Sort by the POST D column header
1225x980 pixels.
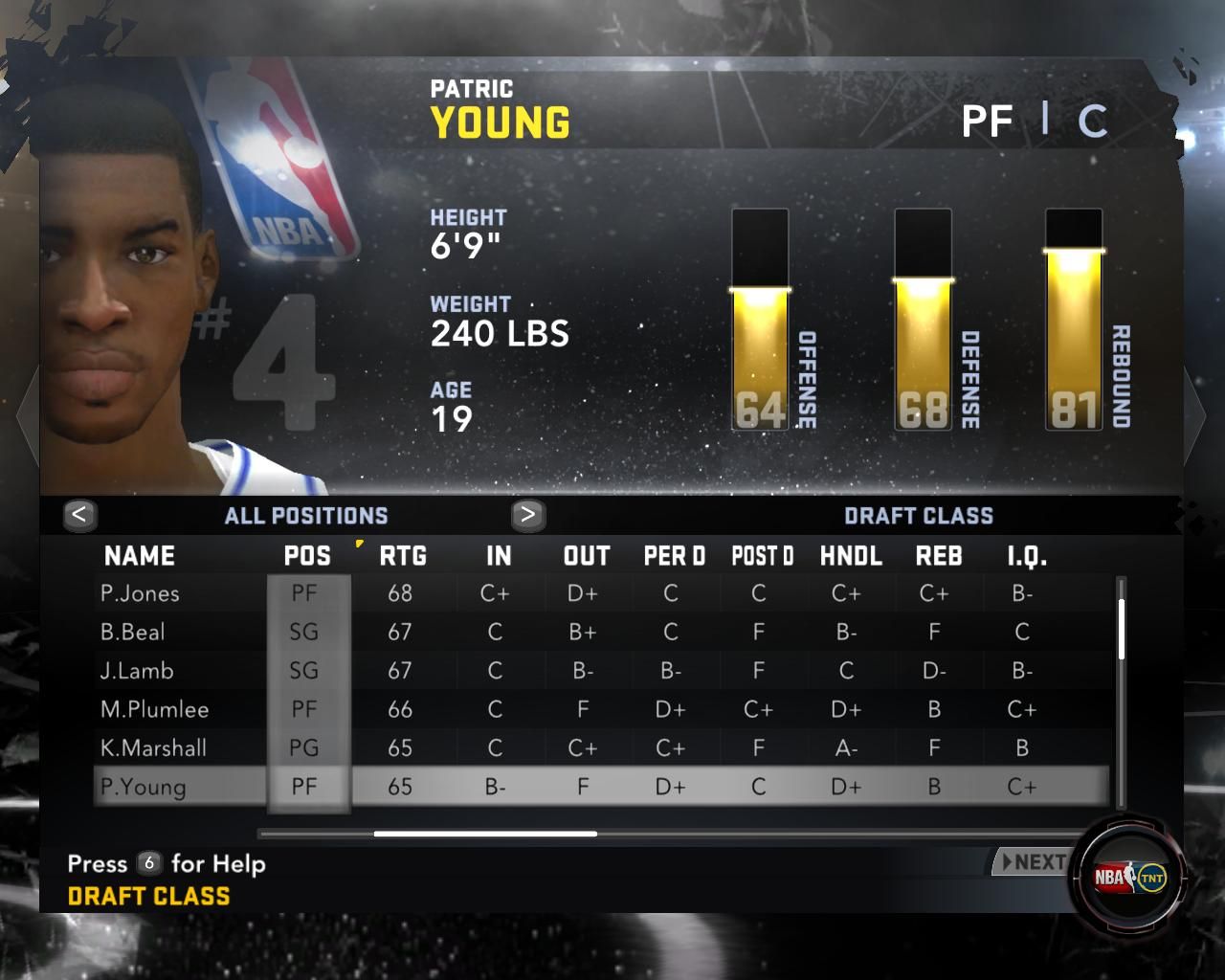(x=763, y=556)
